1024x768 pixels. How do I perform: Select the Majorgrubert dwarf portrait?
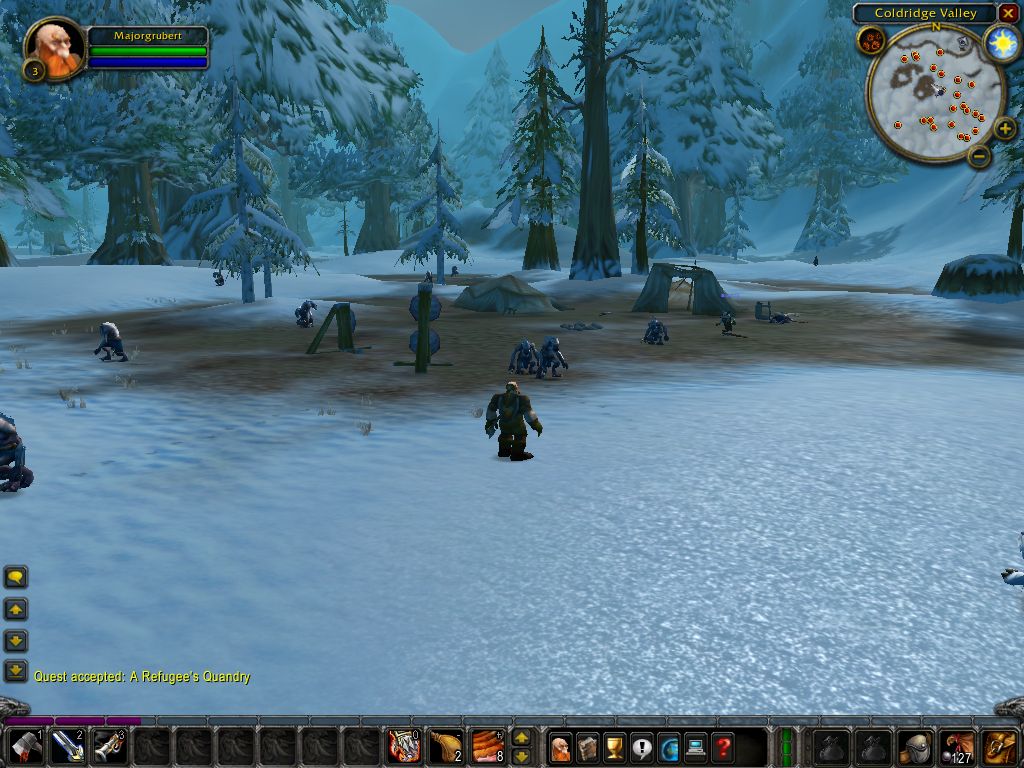[54, 48]
